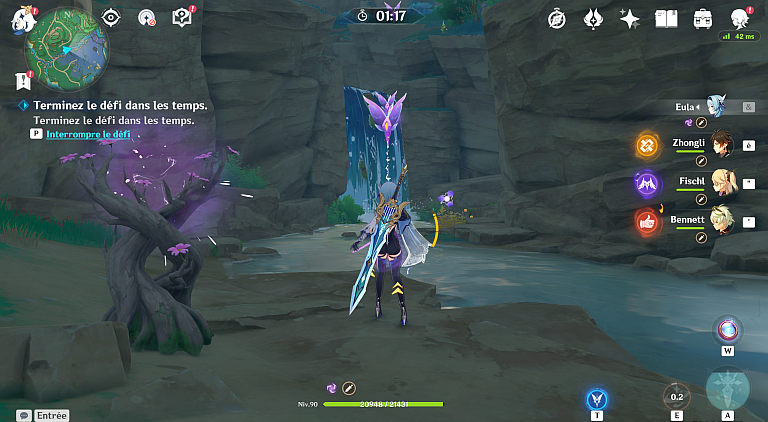Activate Eula's elemental skill on cooldown
This screenshot has height=422, width=768.
point(677,397)
